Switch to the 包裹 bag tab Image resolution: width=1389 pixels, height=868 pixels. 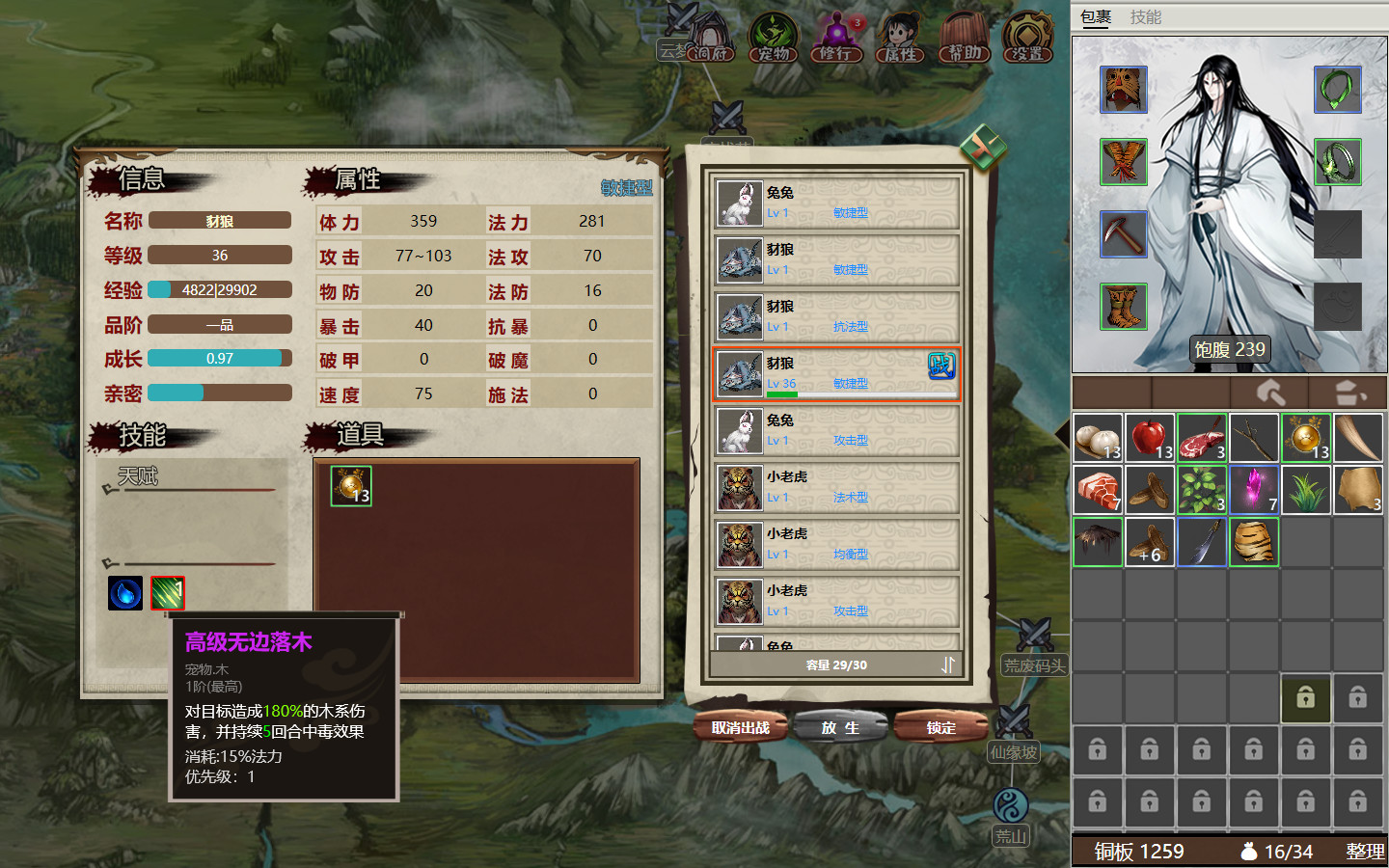1096,17
